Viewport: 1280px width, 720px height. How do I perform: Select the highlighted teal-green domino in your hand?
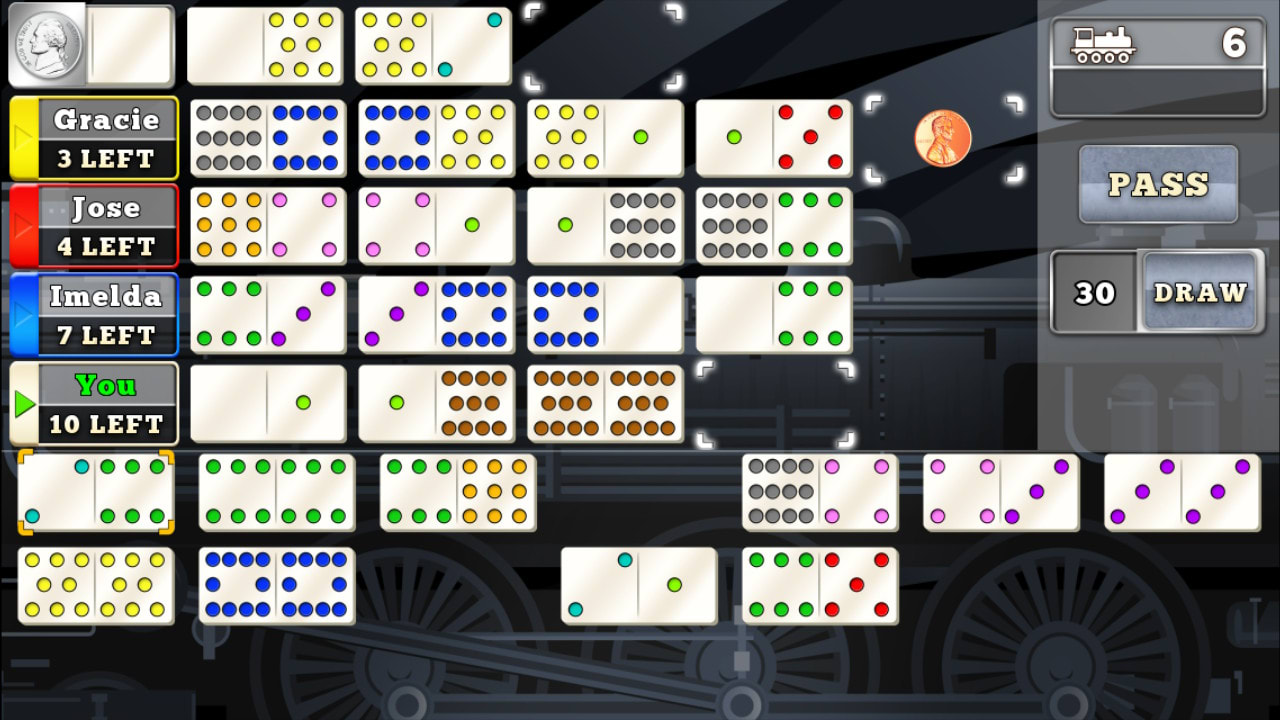(96, 492)
